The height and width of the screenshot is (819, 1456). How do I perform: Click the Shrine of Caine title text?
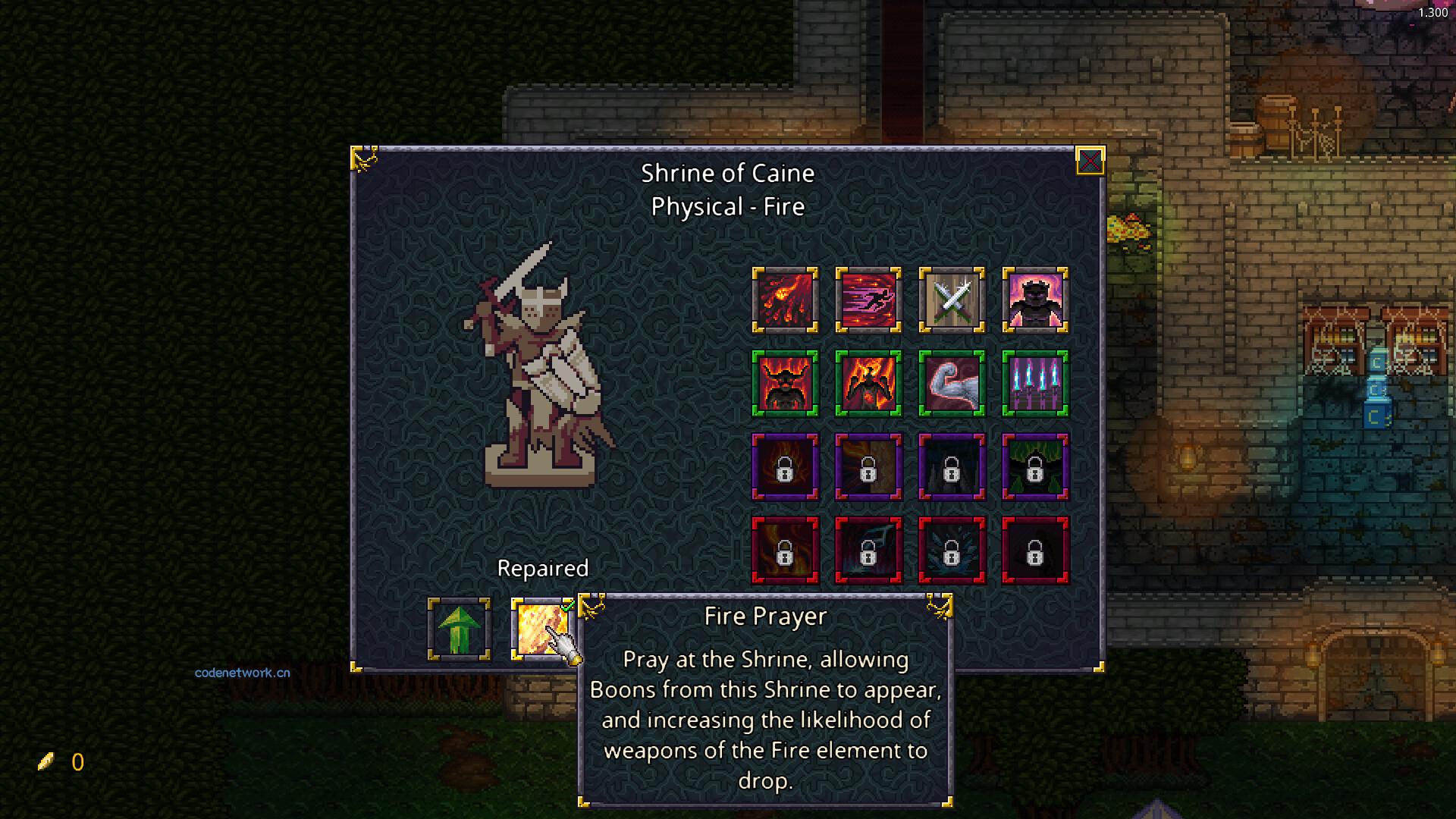click(728, 173)
